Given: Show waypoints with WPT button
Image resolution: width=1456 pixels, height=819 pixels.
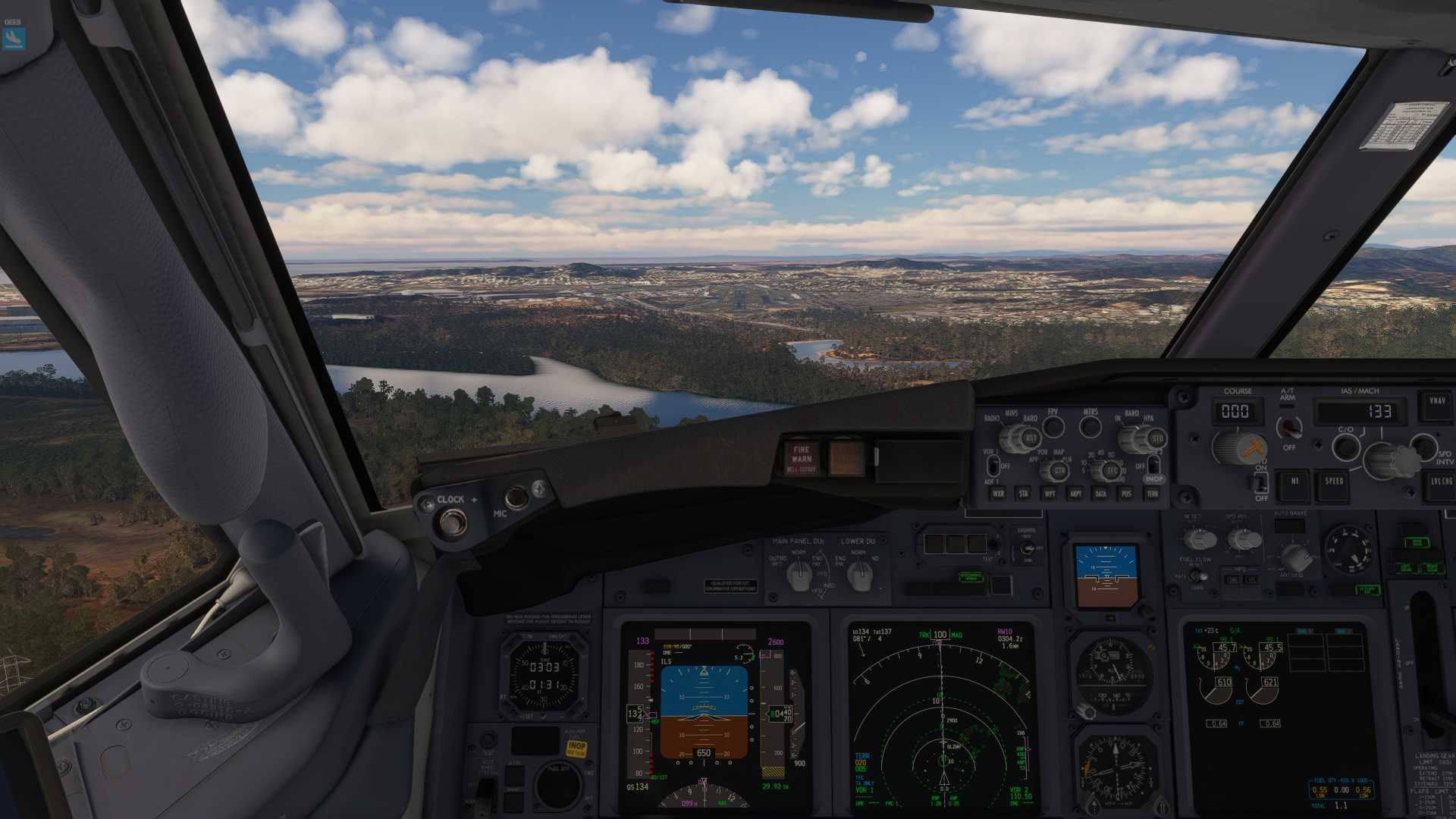Looking at the screenshot, I should tap(1050, 494).
